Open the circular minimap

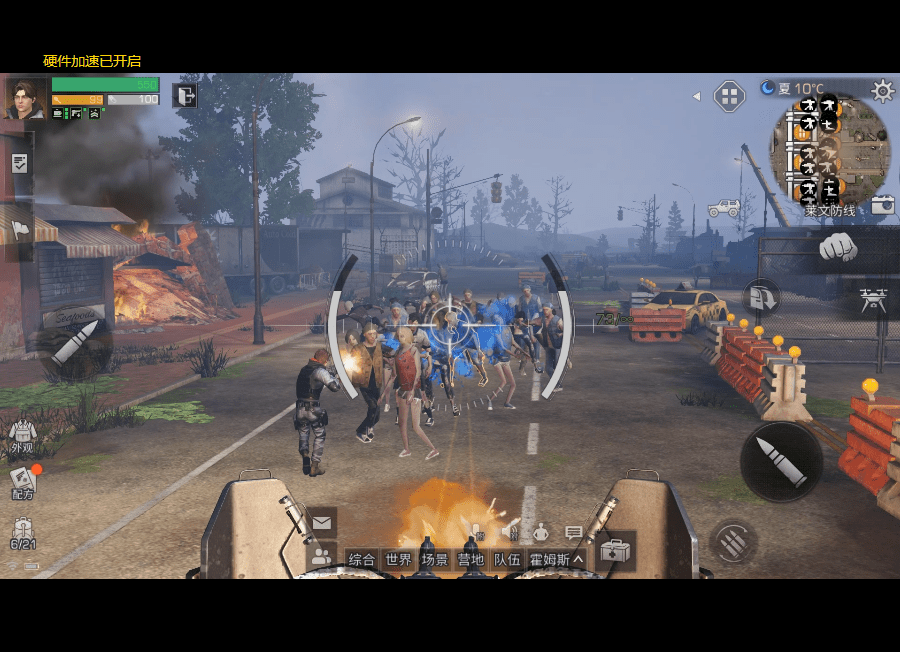pos(829,149)
